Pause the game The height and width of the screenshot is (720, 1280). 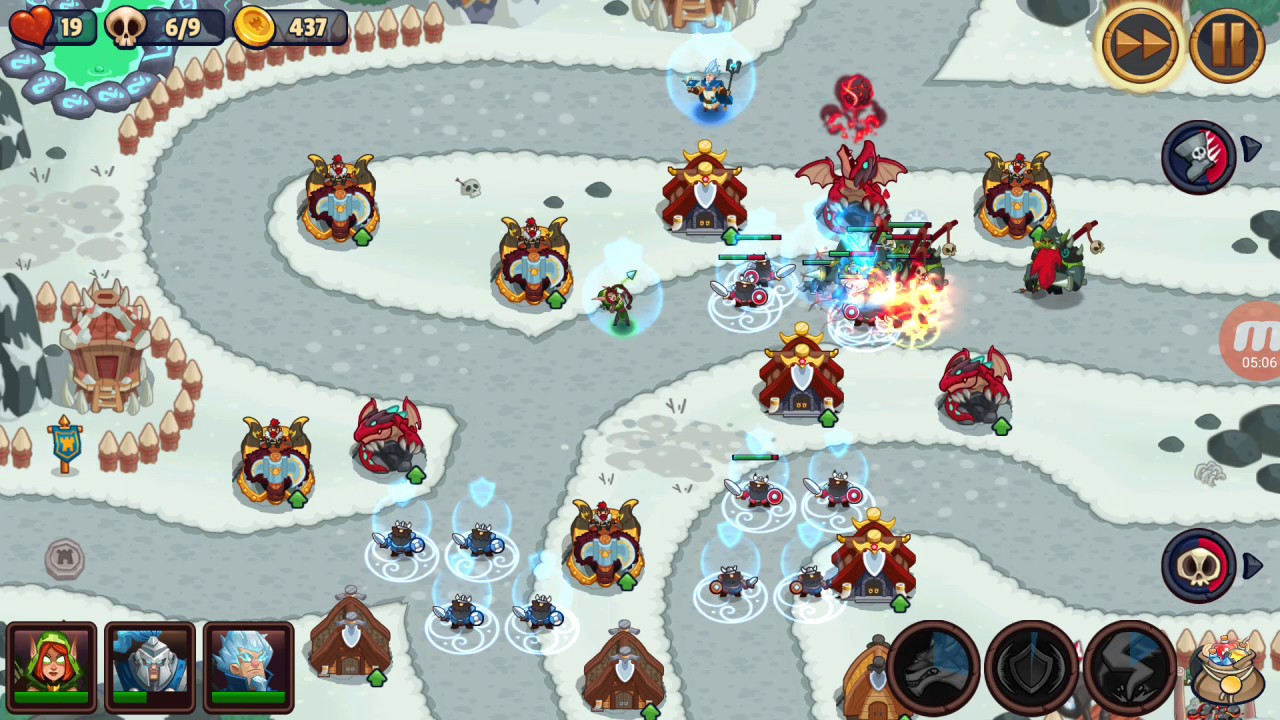[x=1227, y=45]
